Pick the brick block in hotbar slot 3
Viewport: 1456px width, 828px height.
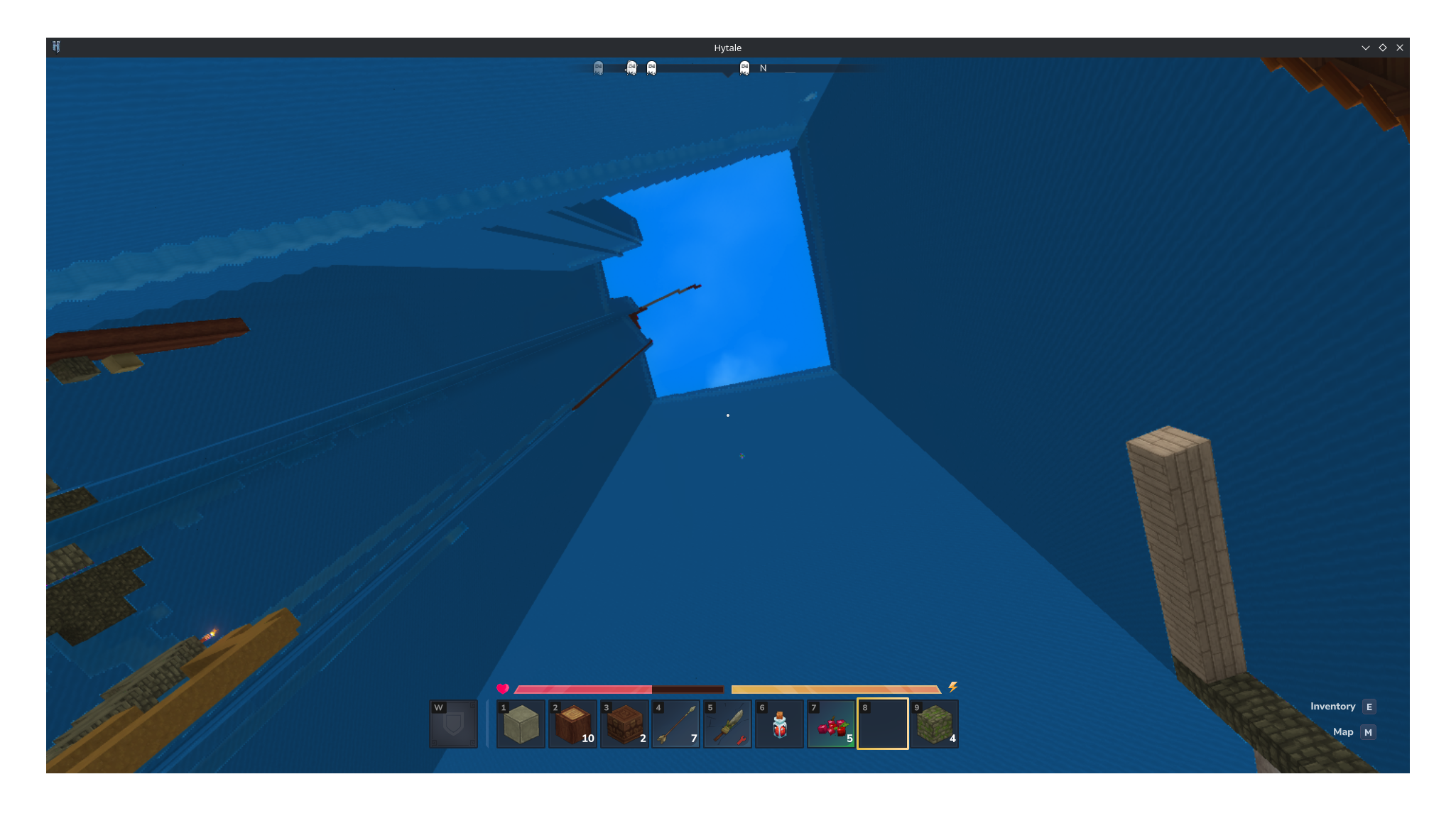tap(624, 724)
